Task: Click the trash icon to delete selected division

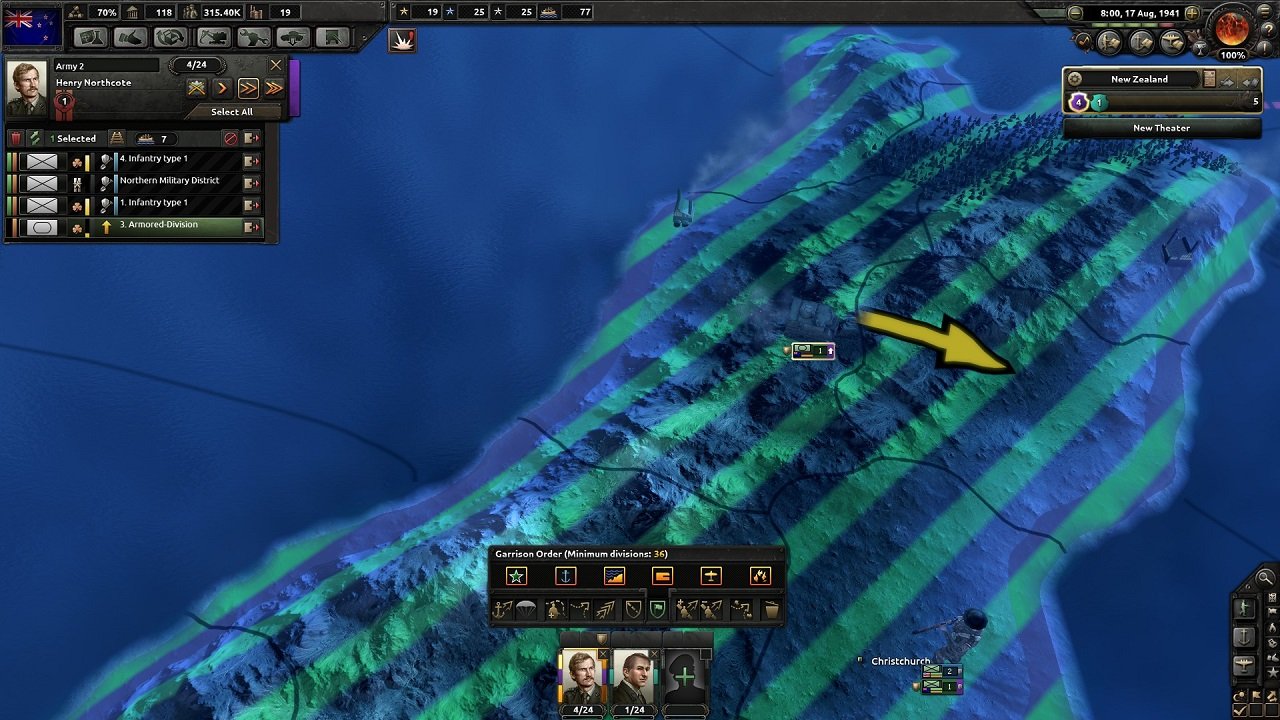Action: (x=14, y=136)
